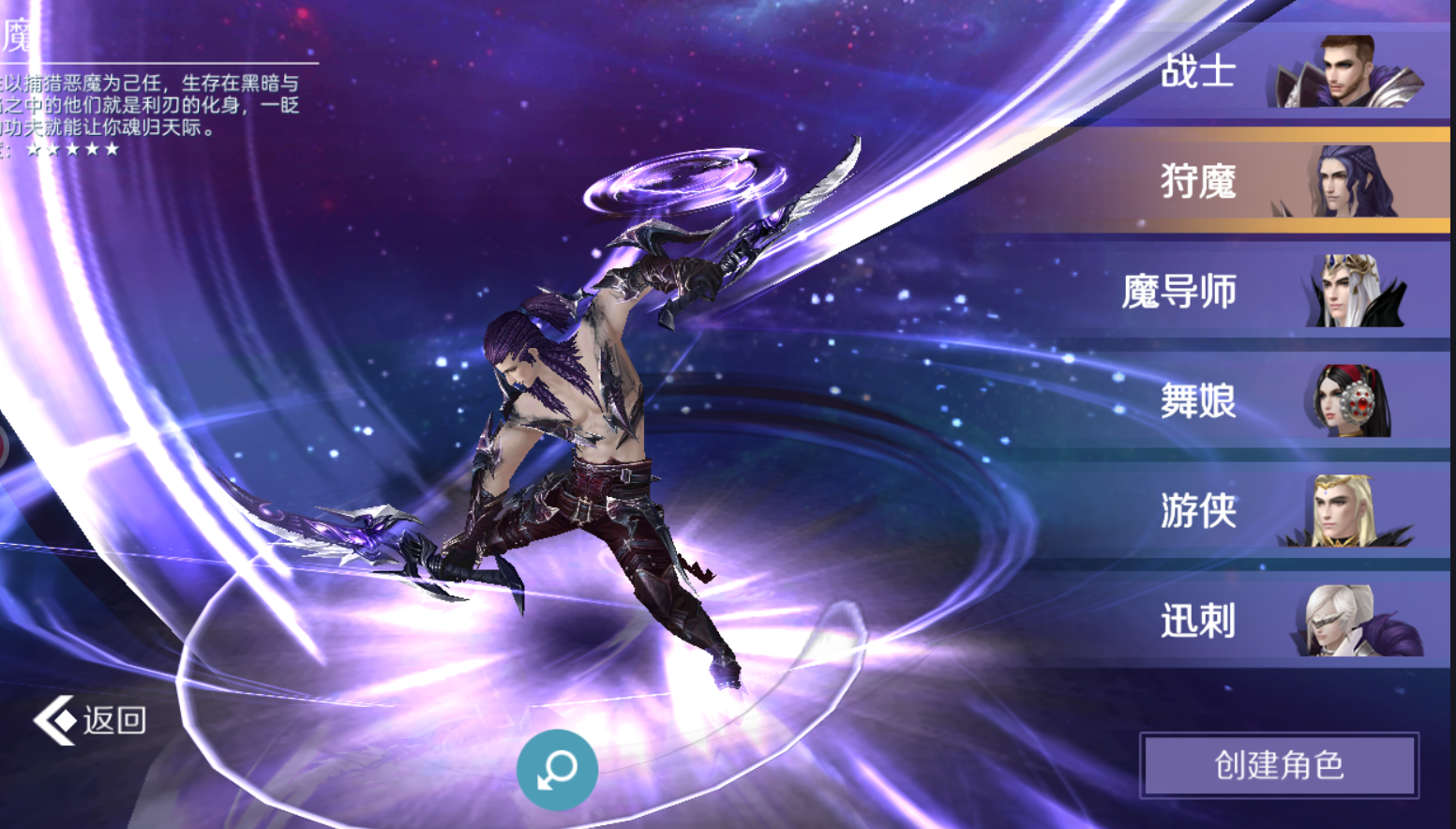
Task: Click the 创建角色 create character button
Action: click(1279, 765)
